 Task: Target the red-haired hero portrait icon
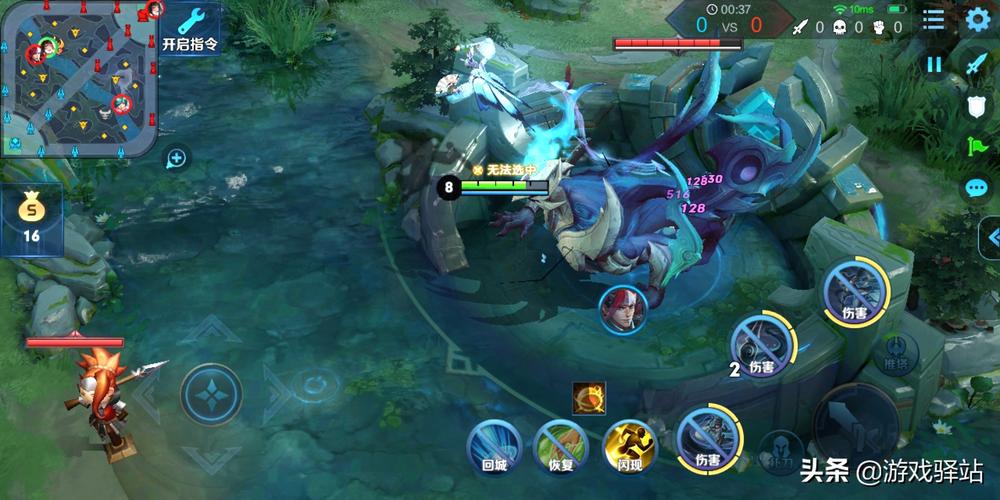tap(622, 310)
